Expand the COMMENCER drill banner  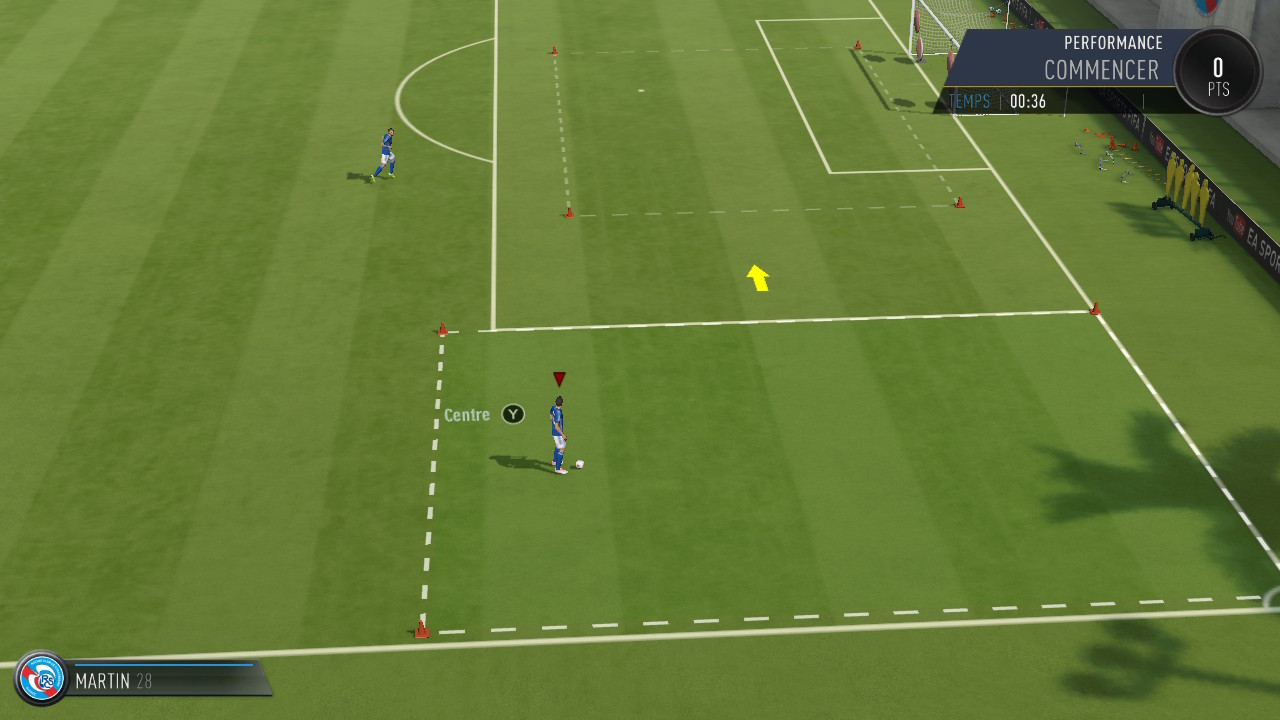1100,71
